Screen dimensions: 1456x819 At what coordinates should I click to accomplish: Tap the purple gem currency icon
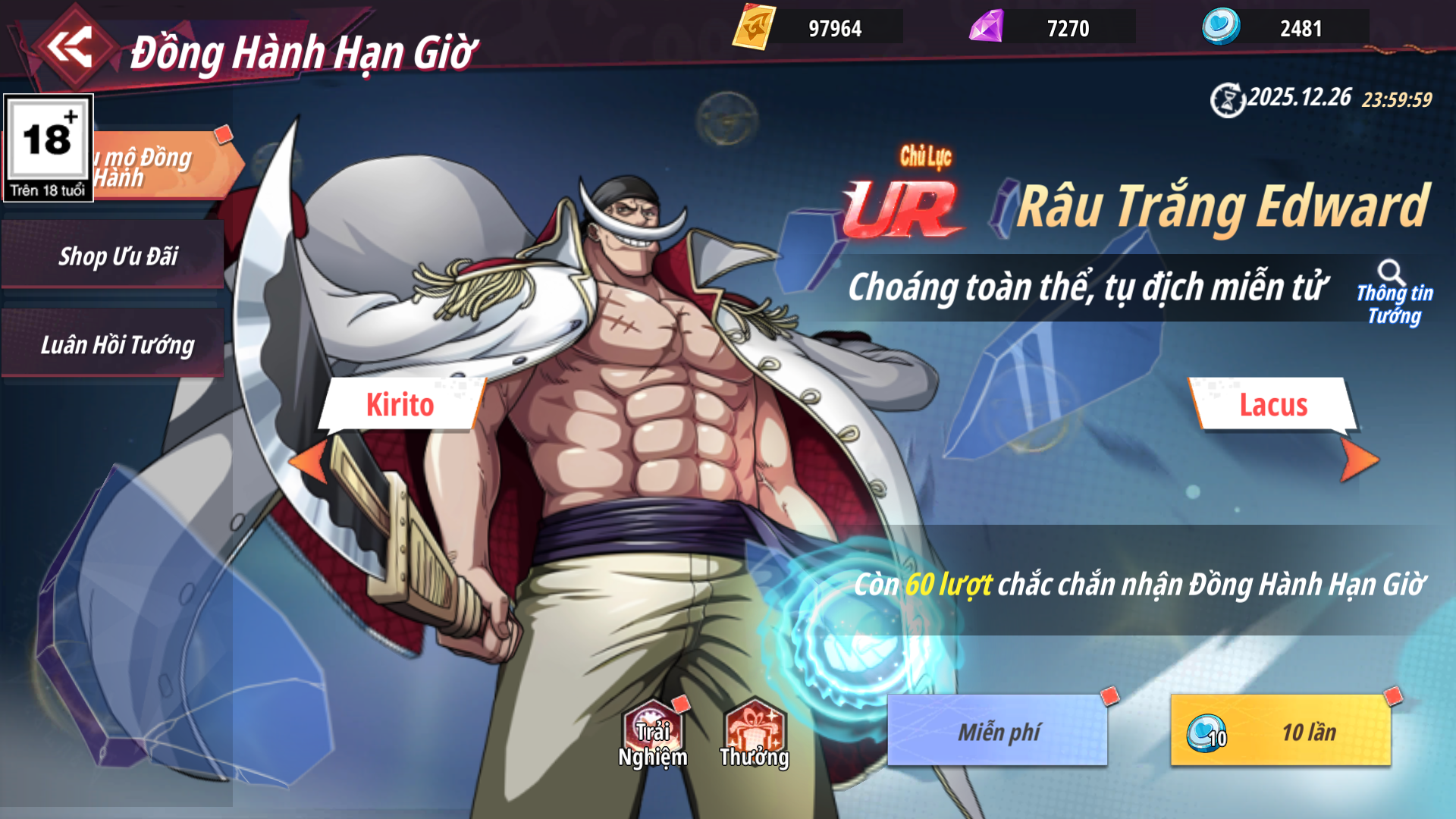(987, 27)
